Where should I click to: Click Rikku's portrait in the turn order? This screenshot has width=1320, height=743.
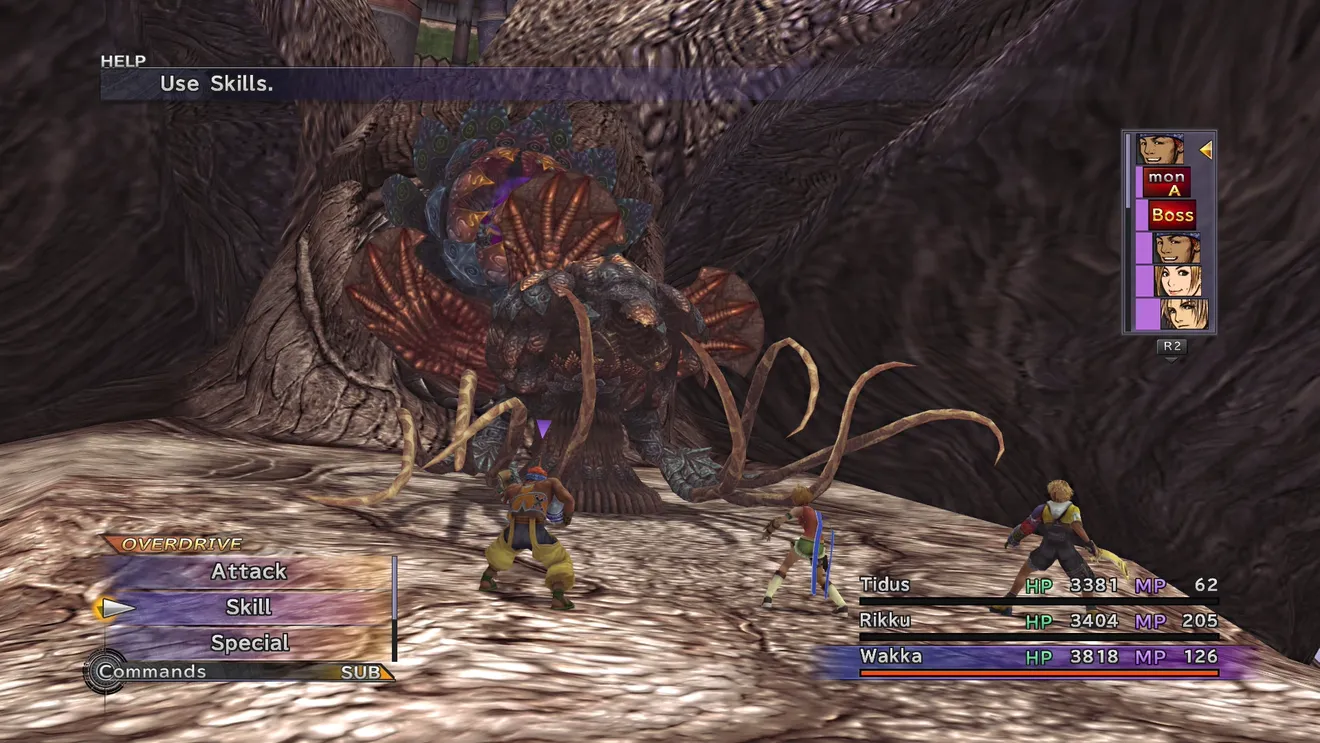click(x=1180, y=280)
